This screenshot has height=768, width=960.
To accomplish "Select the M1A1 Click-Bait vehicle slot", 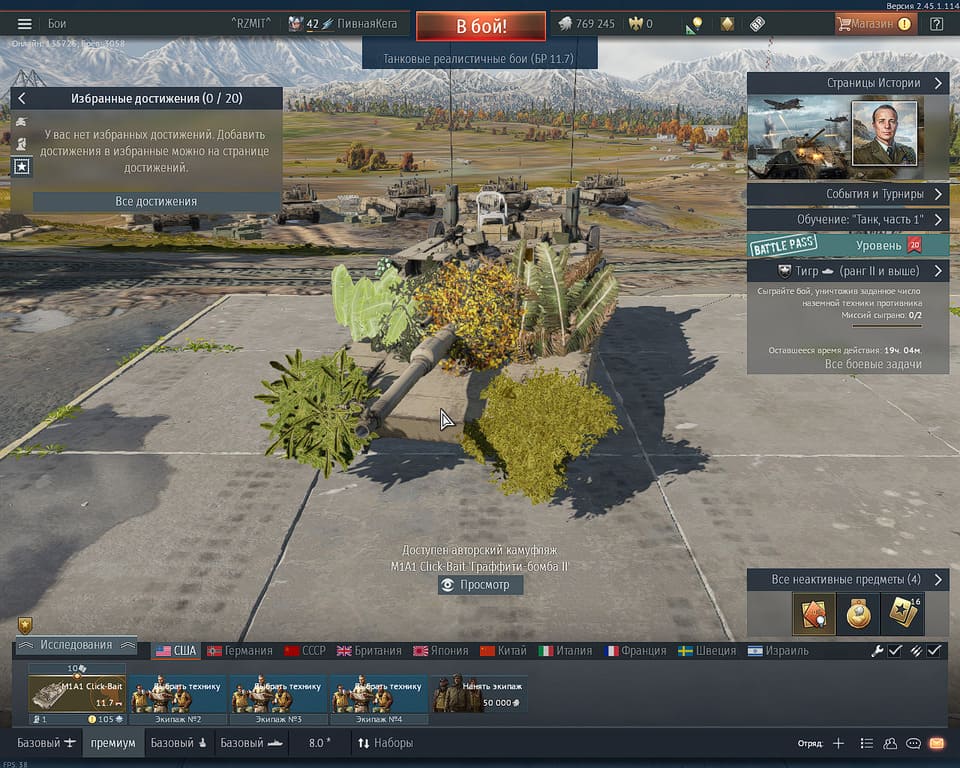I will [77, 693].
